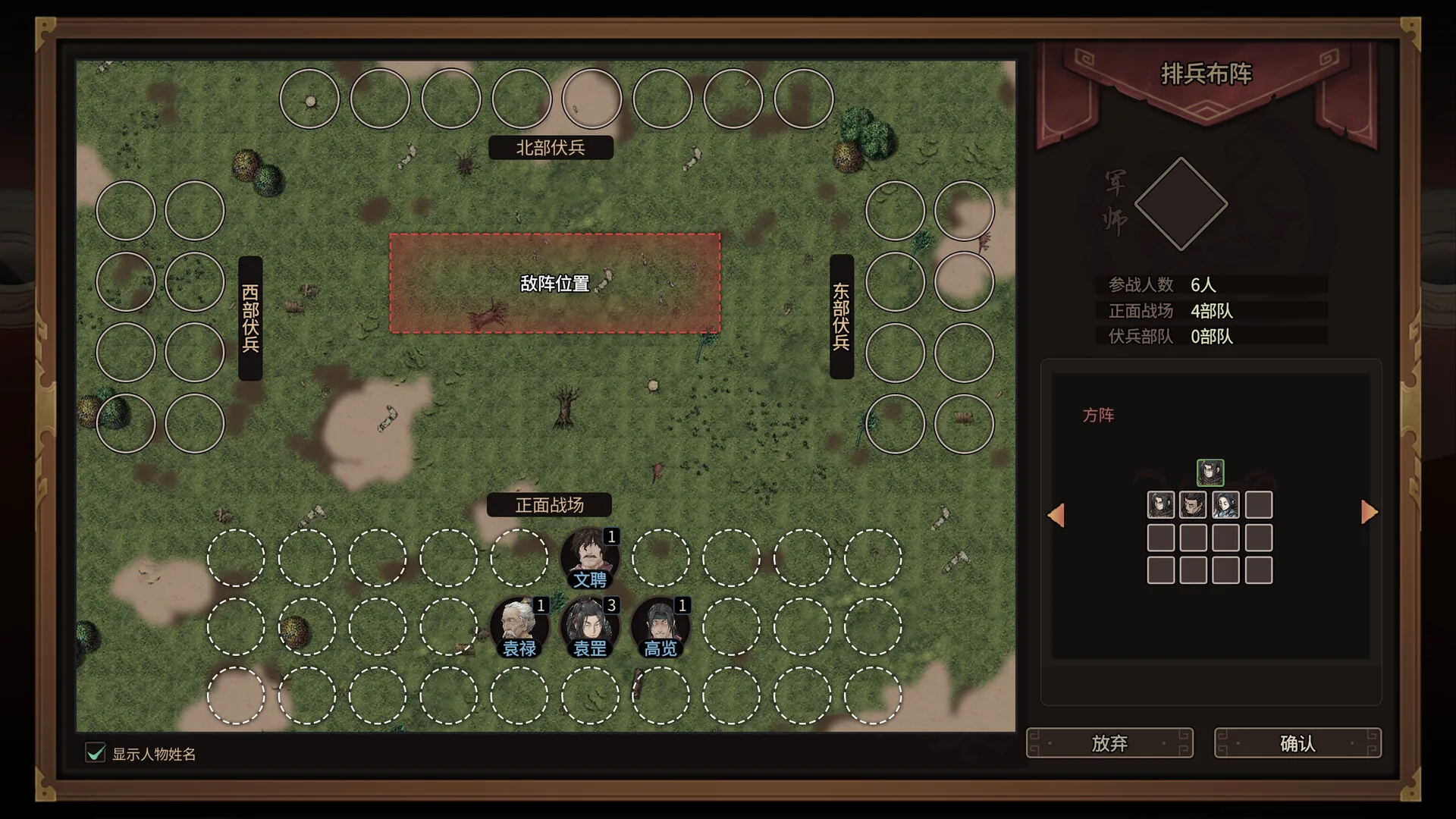The height and width of the screenshot is (819, 1456).
Task: Select 袁禄's portrait in the front line
Action: [x=520, y=627]
